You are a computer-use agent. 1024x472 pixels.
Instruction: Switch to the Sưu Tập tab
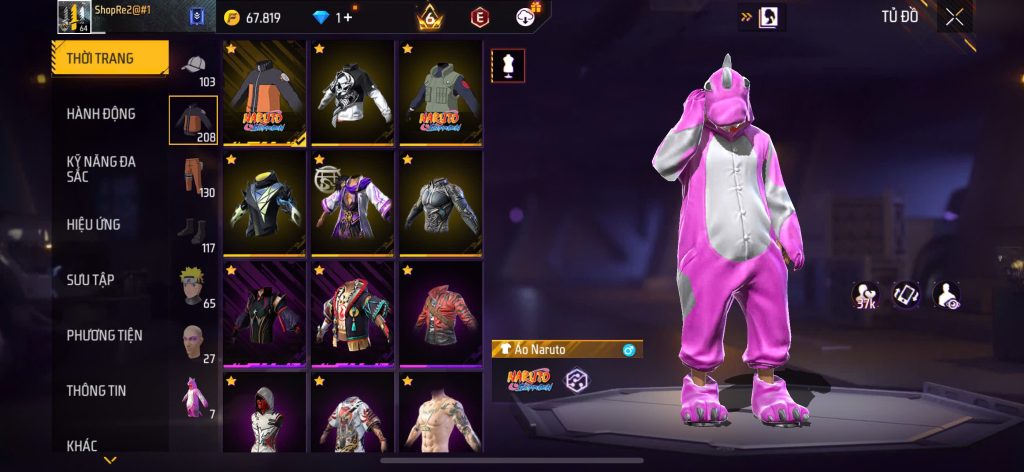point(90,279)
